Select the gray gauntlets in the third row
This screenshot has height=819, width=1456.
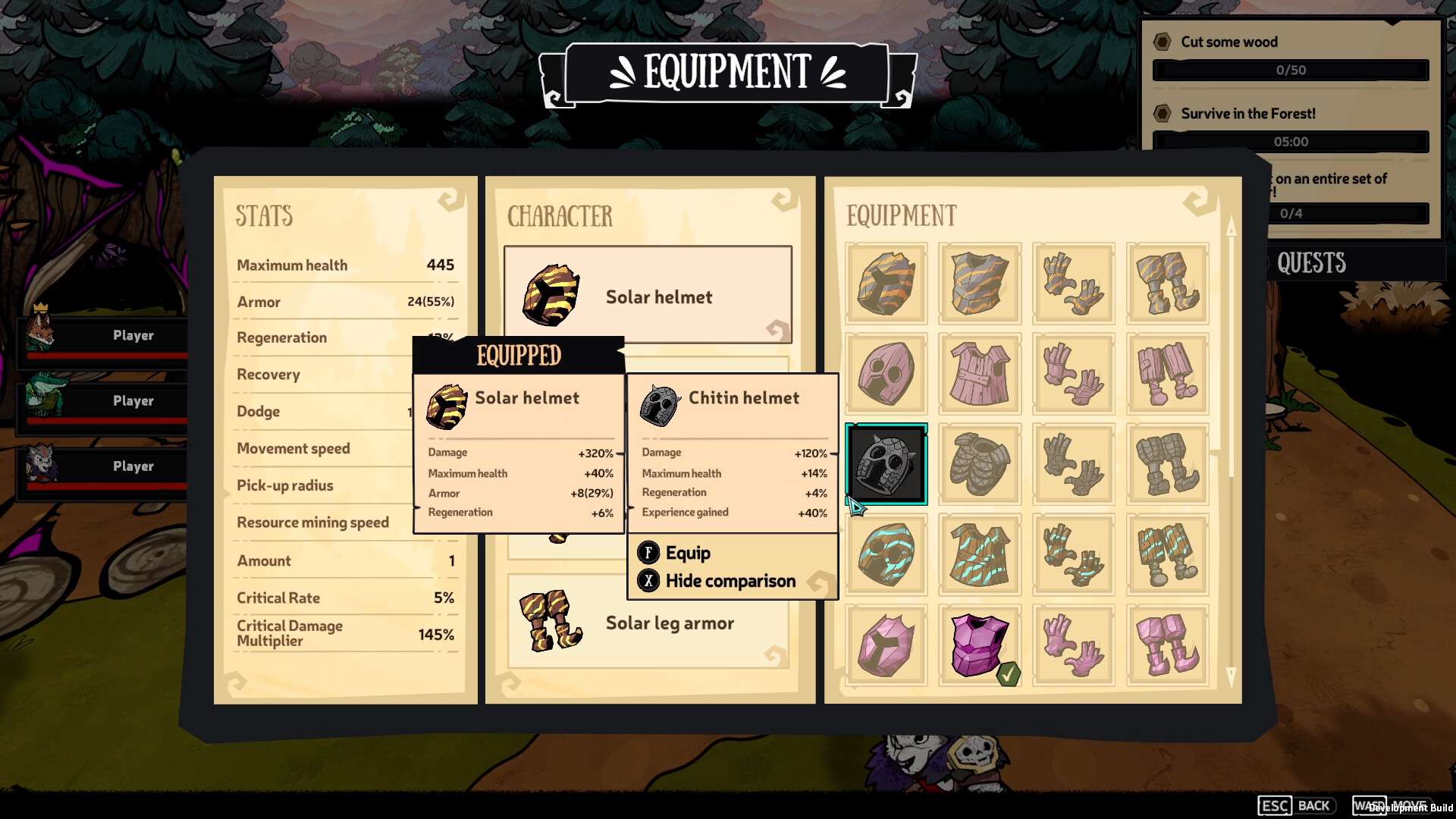(1073, 463)
